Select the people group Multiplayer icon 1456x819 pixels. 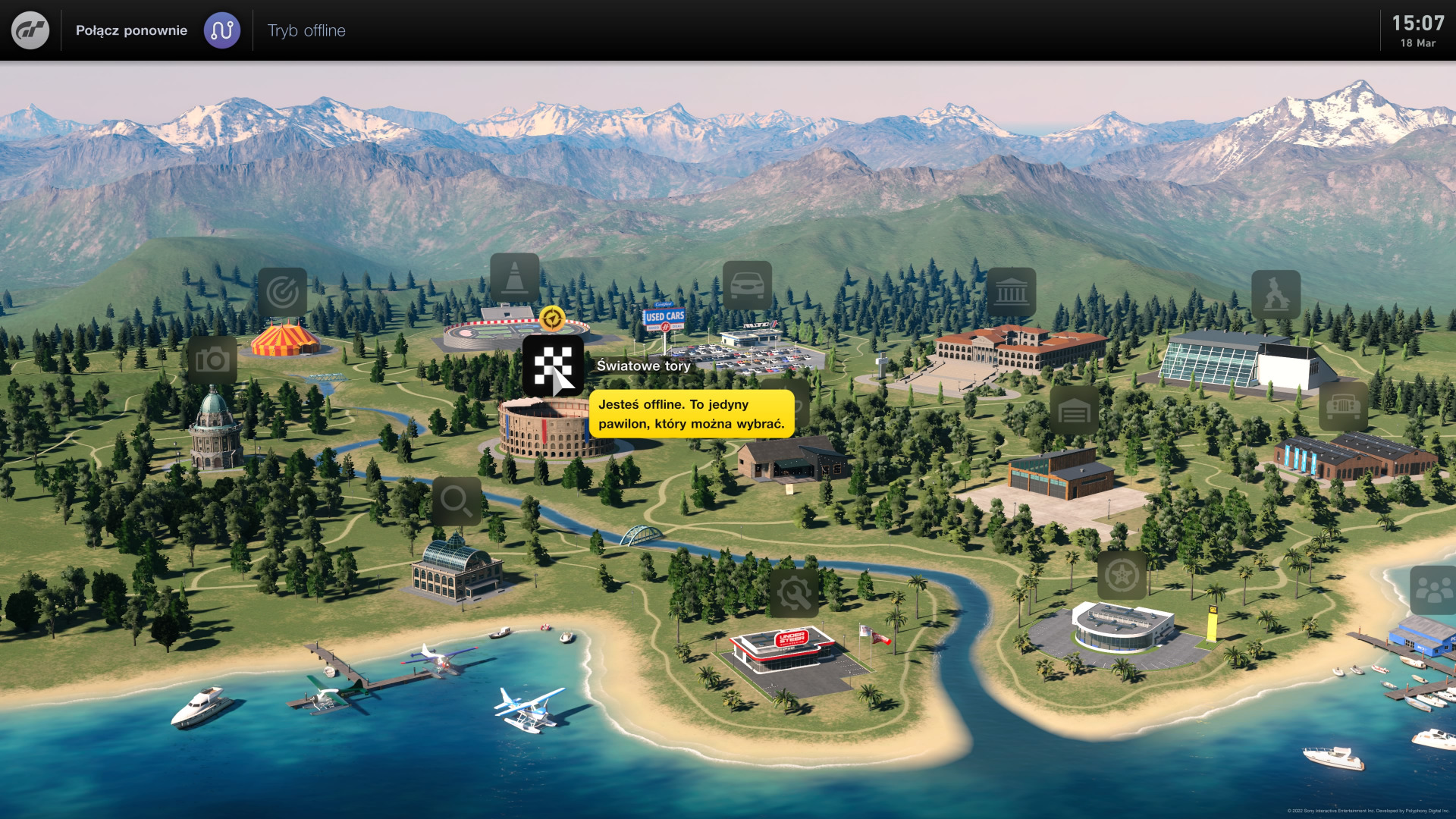[x=1432, y=590]
